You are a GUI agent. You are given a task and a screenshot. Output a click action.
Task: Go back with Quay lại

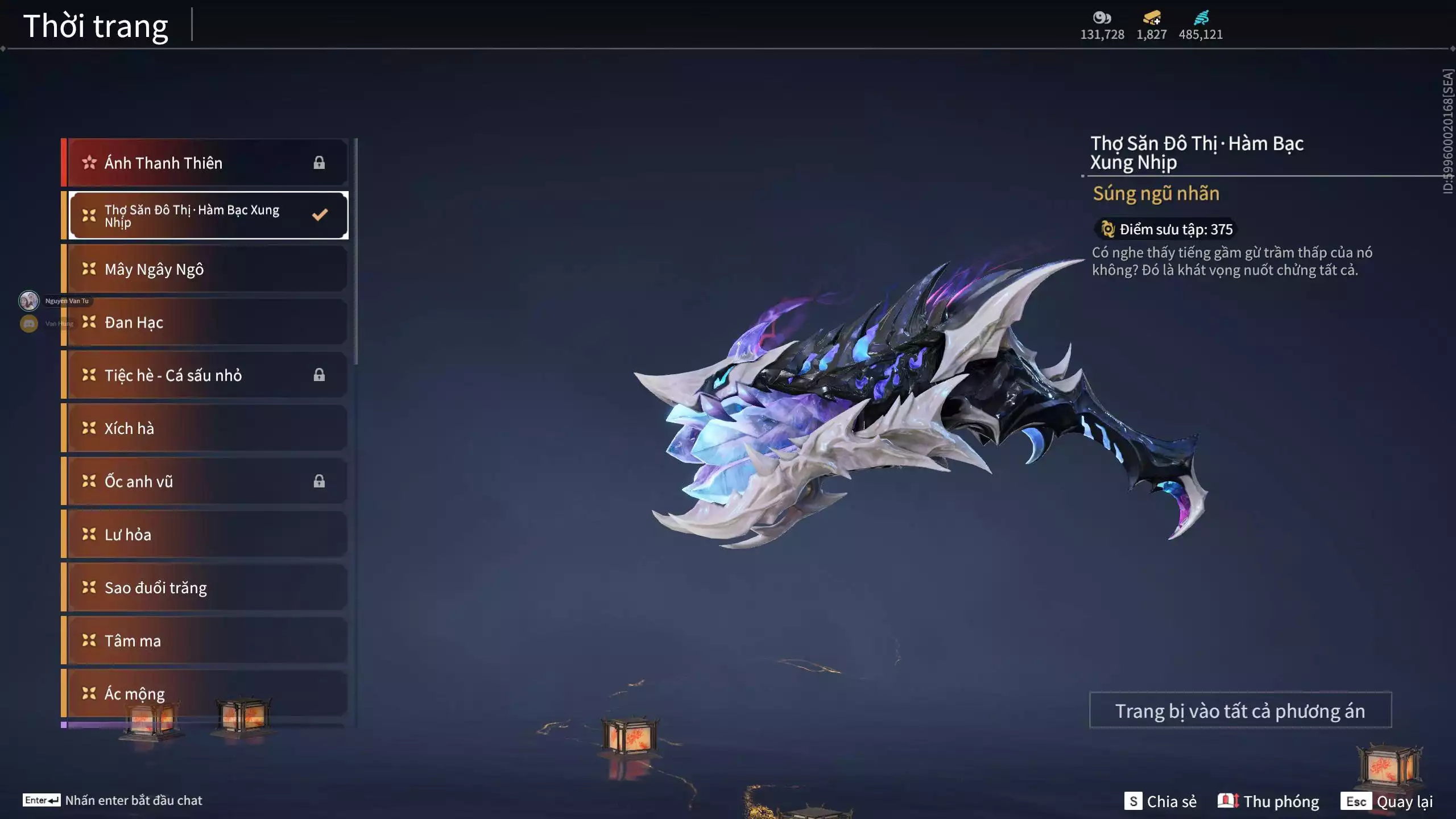(x=1387, y=801)
